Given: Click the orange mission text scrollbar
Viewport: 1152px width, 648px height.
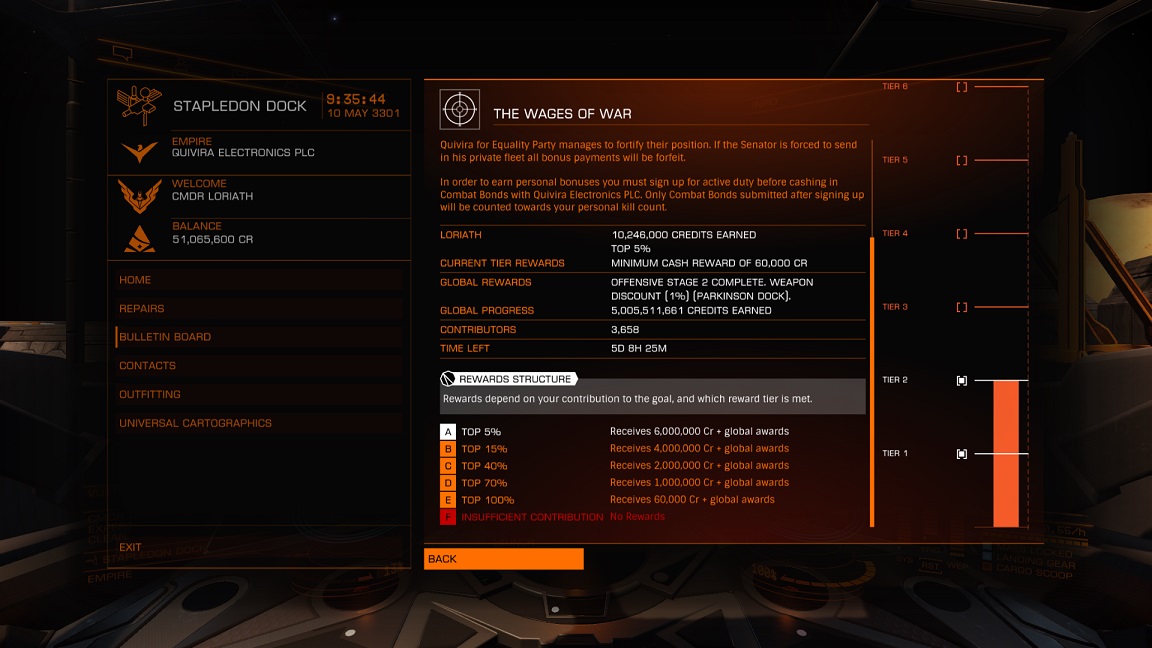Looking at the screenshot, I should 872,380.
